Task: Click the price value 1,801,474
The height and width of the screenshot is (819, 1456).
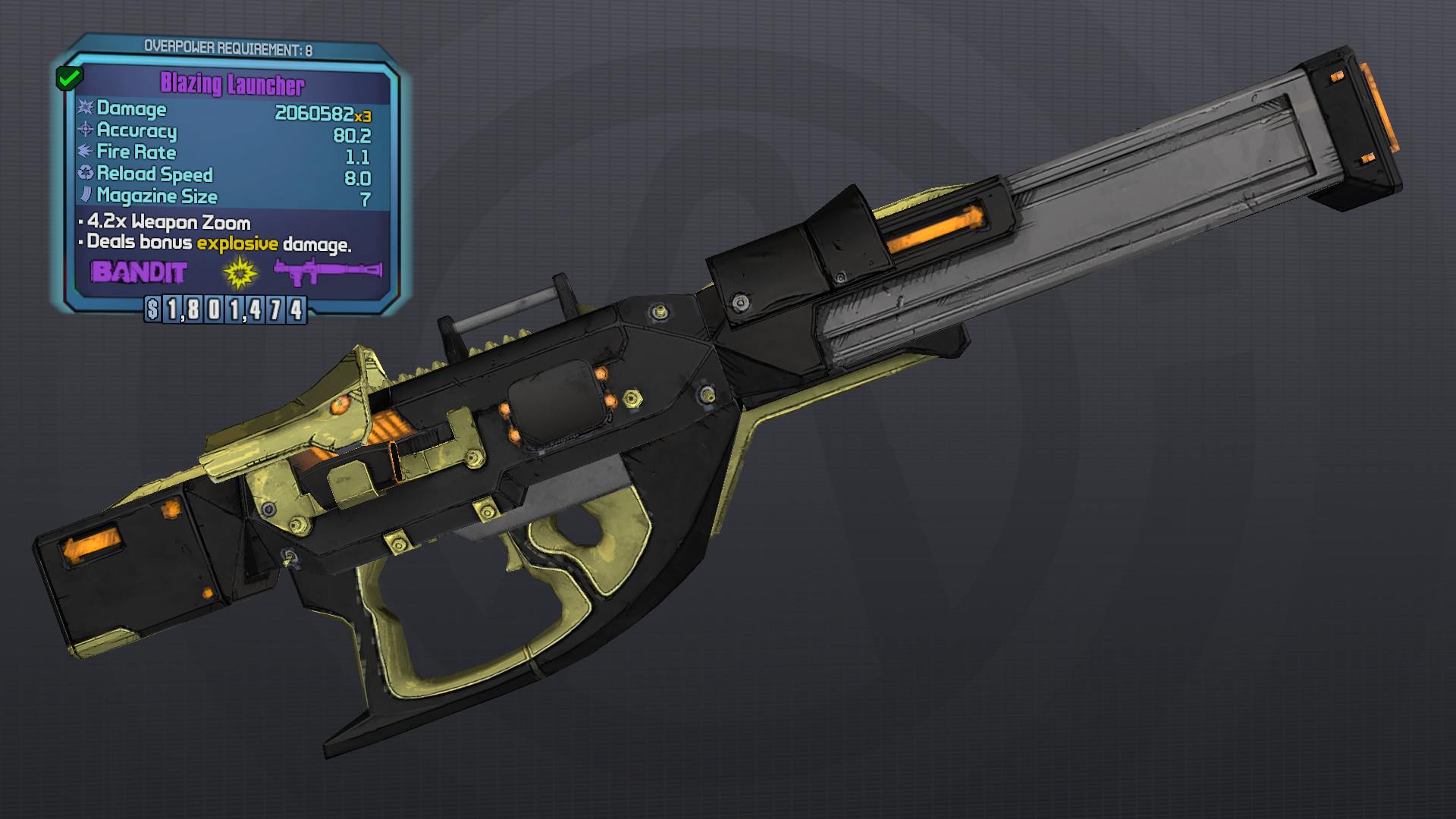Action: (x=237, y=308)
